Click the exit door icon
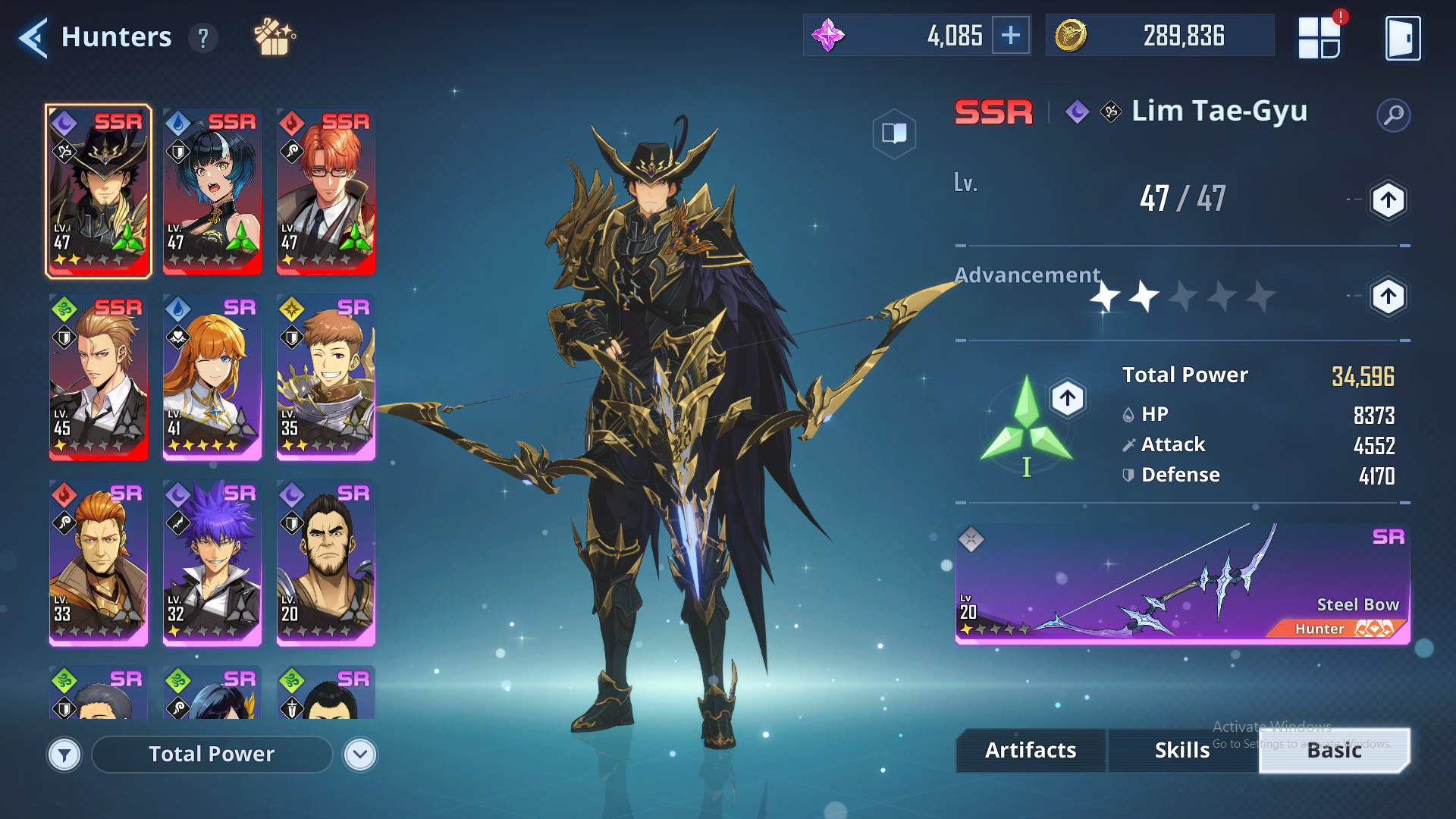The width and height of the screenshot is (1456, 819). point(1402,37)
